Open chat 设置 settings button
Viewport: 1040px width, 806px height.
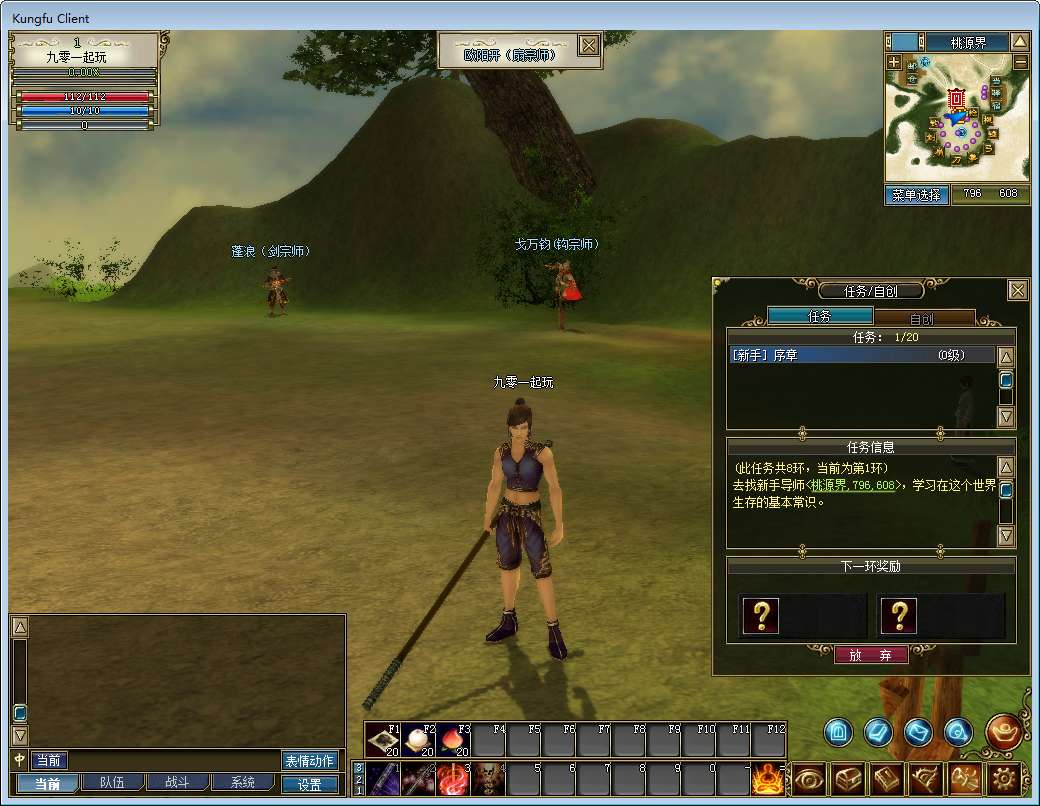309,785
